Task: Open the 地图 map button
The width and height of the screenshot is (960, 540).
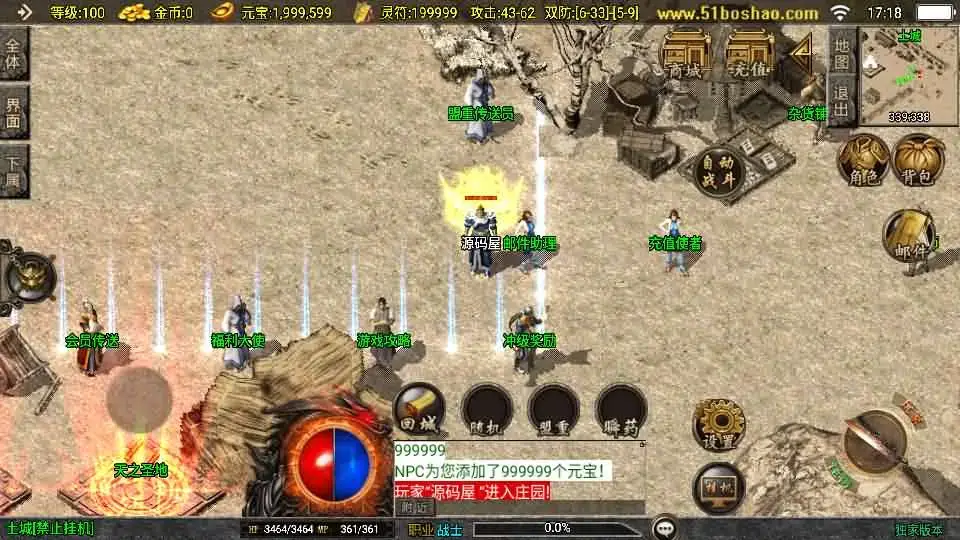Action: [842, 53]
